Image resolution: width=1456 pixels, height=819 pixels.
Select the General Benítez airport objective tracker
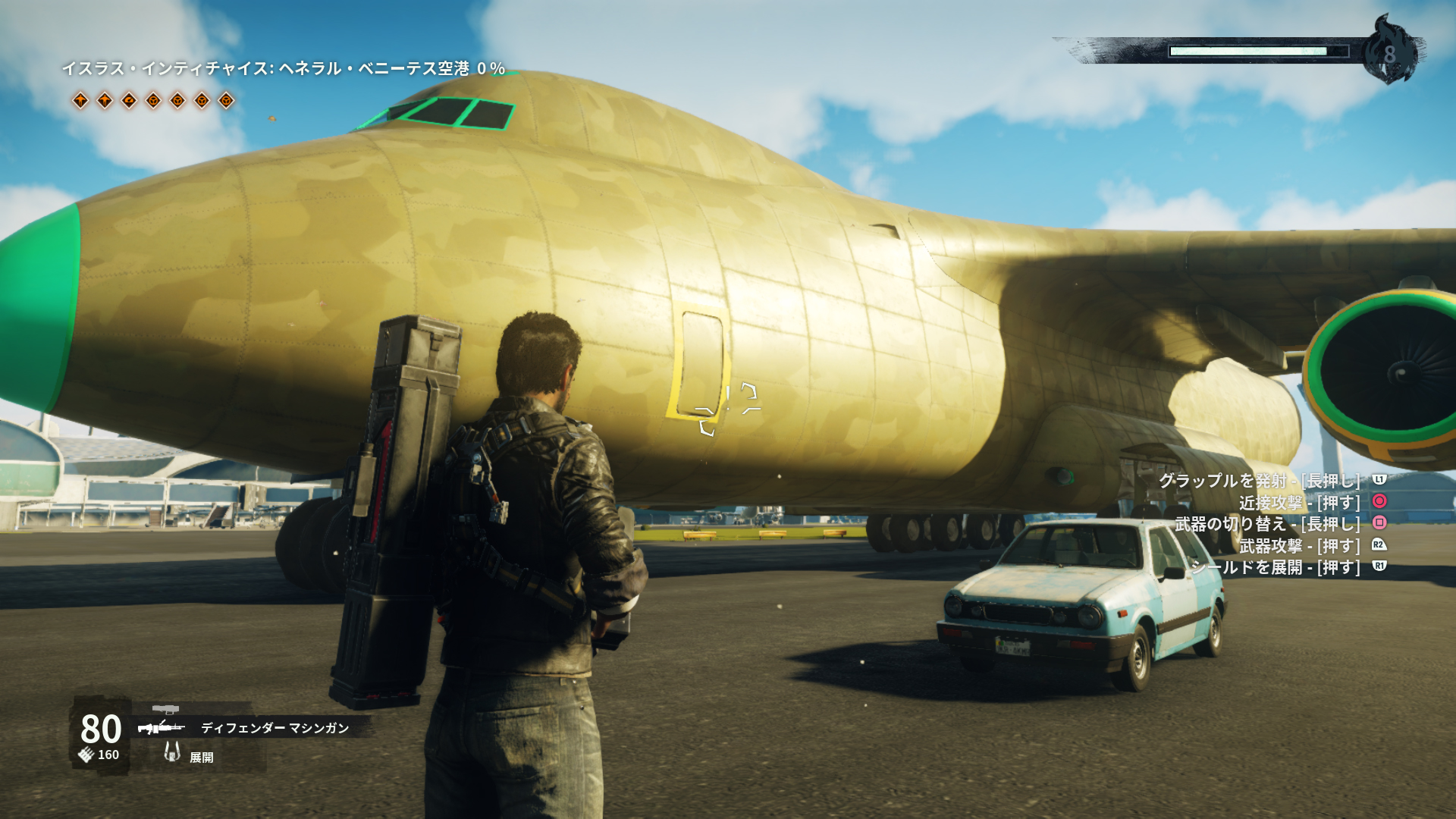pos(283,69)
